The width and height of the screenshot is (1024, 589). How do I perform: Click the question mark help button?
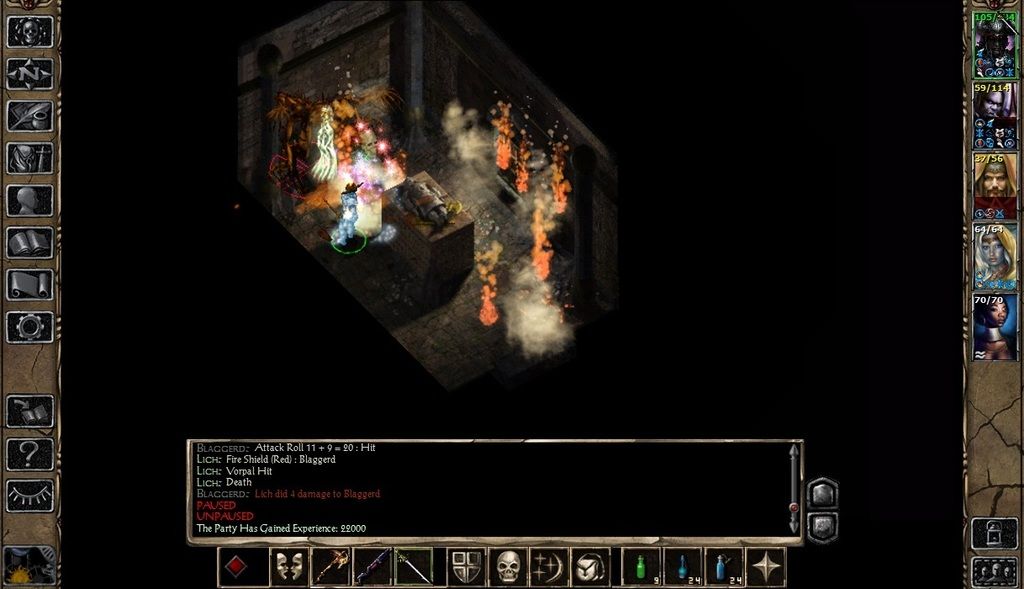point(30,454)
